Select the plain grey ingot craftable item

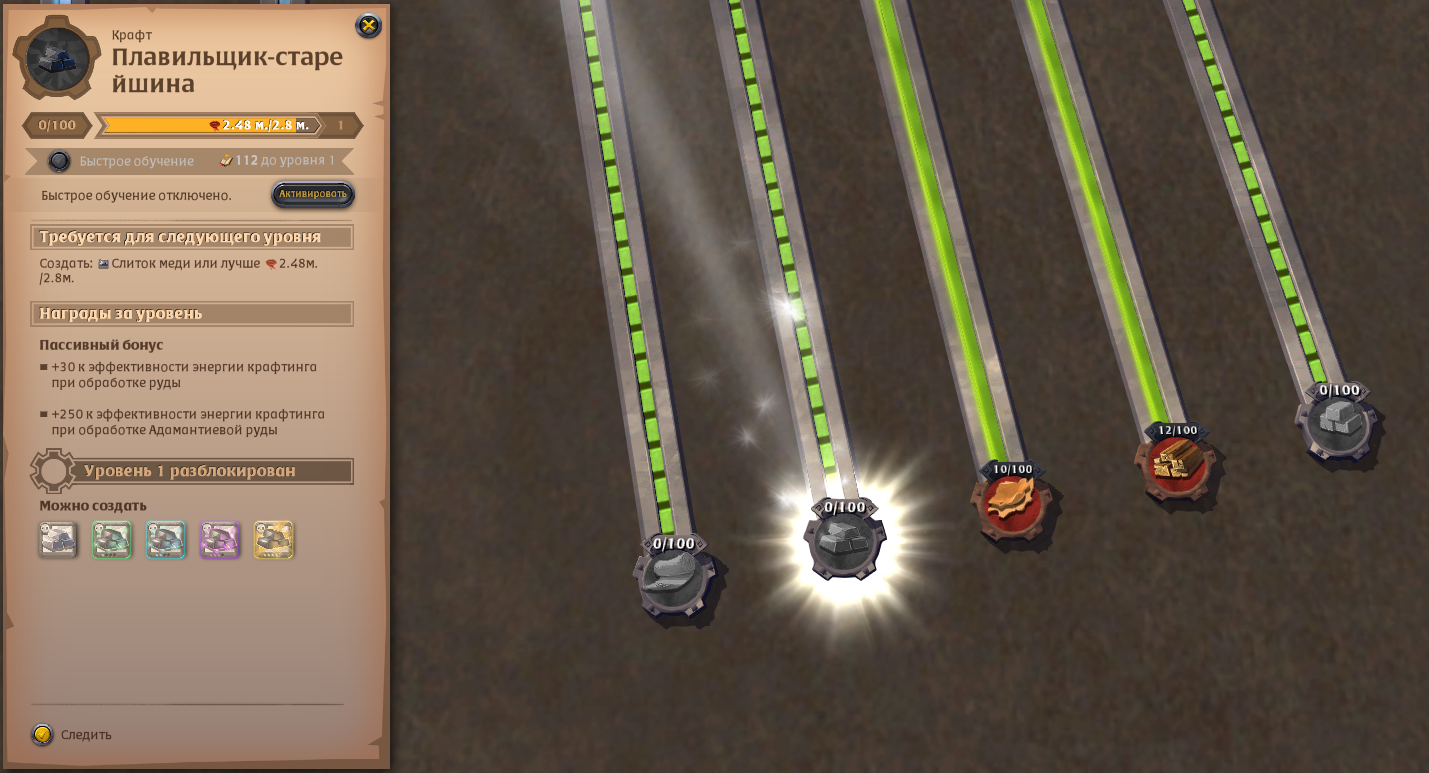pos(58,540)
